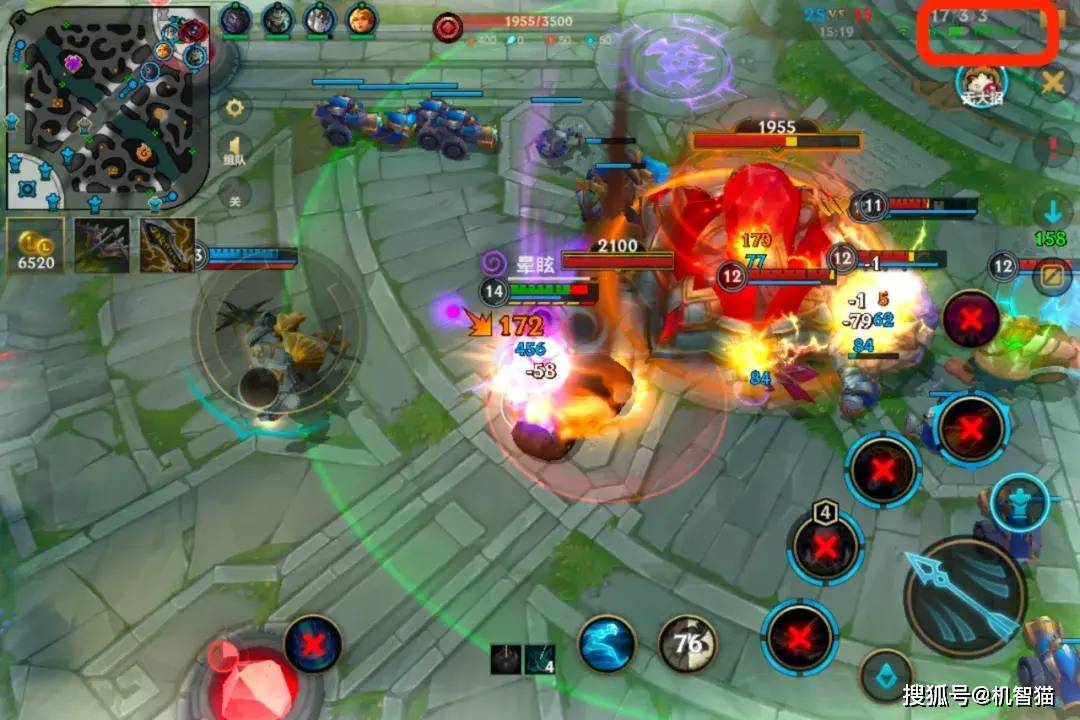
Task: Send the crossed-swords attack ping
Action: pos(1052,84)
